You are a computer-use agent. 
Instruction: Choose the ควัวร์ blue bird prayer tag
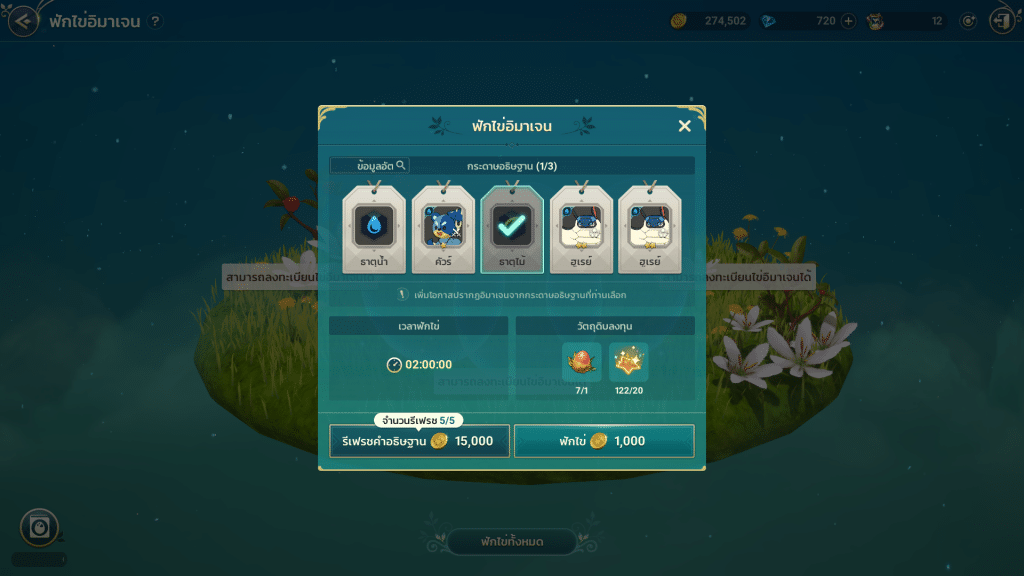coord(443,229)
